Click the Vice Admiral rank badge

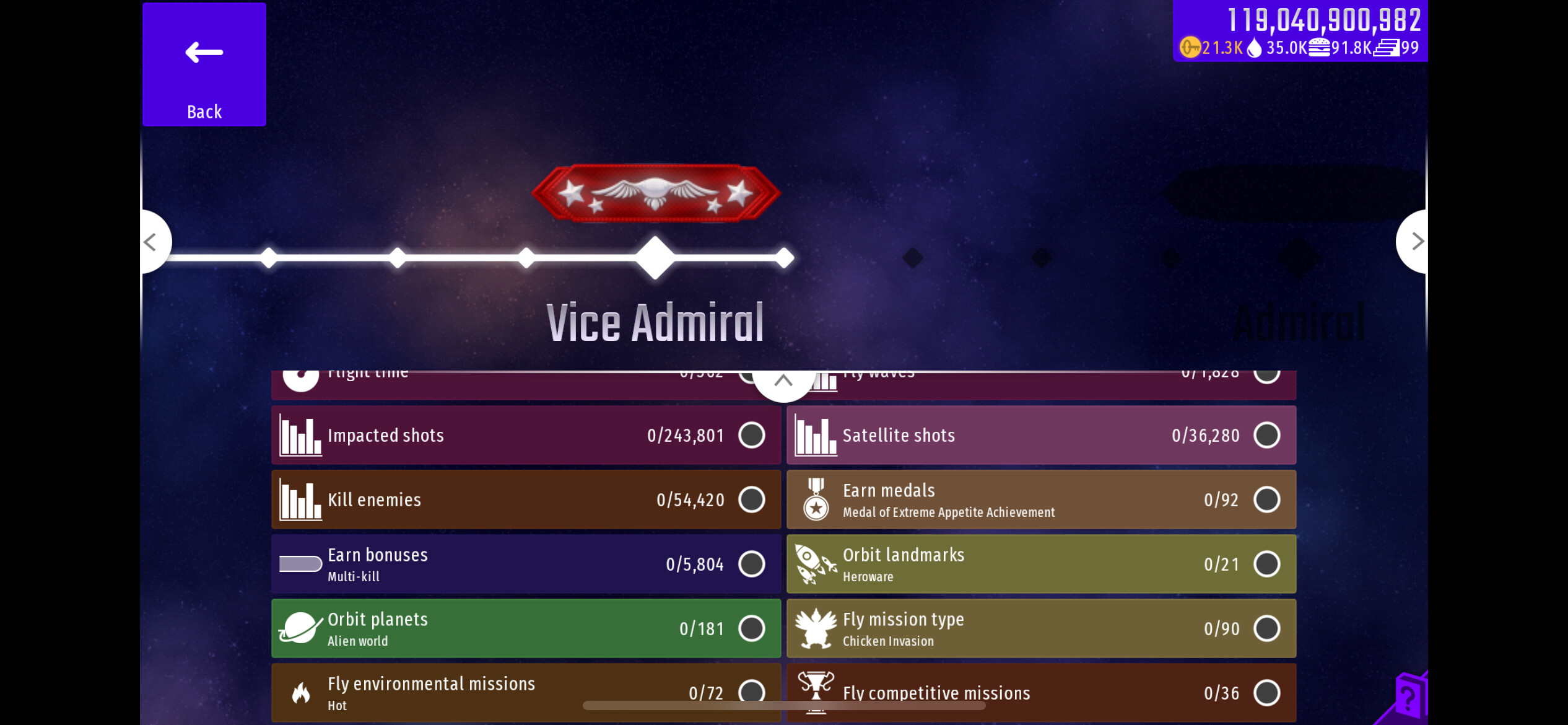point(655,193)
